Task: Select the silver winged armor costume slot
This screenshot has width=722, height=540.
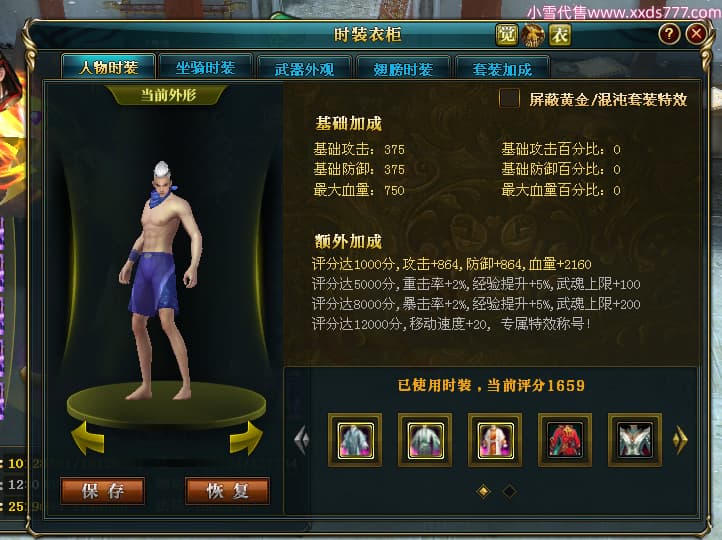Action: coord(635,440)
